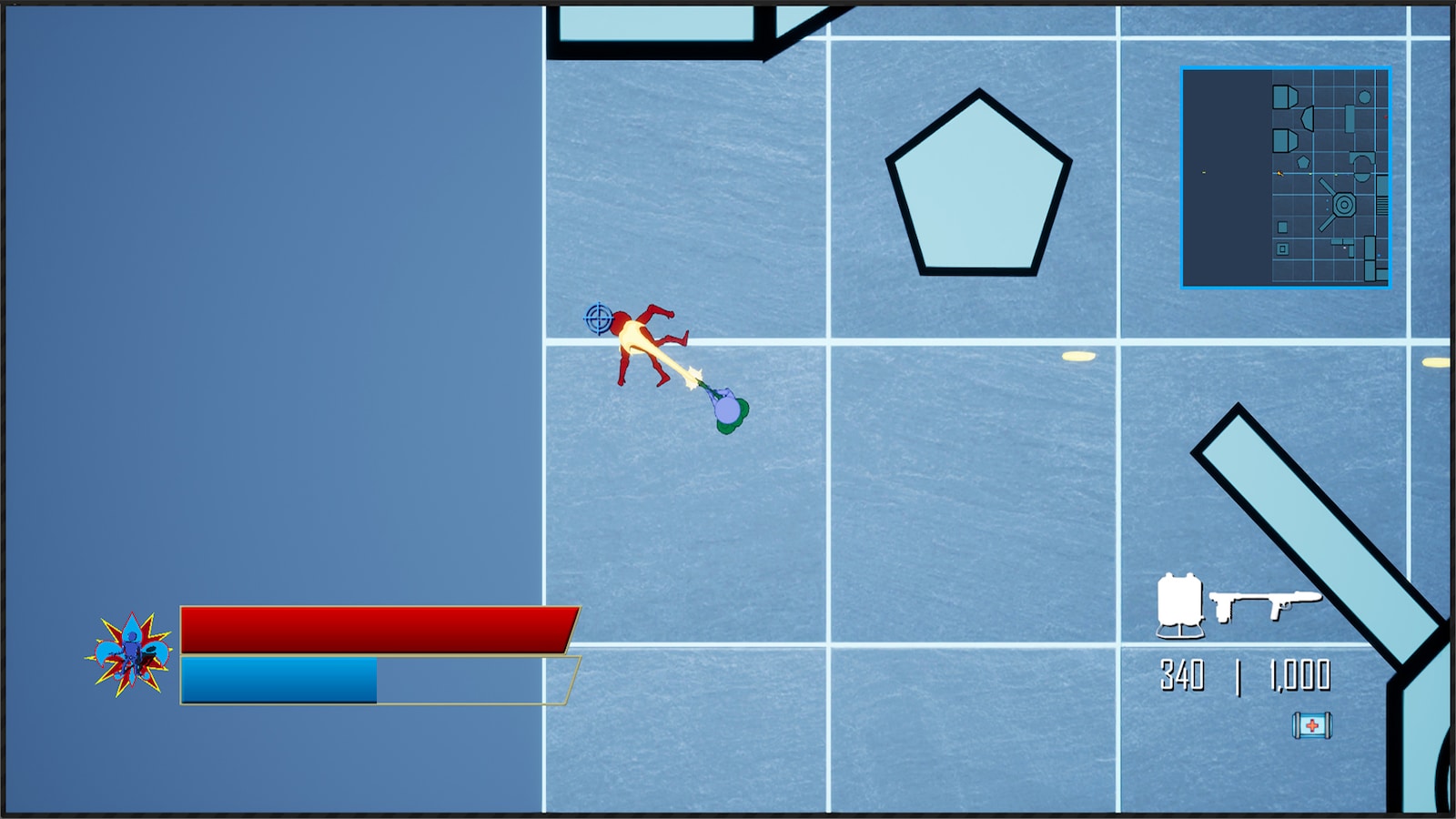Image resolution: width=1456 pixels, height=819 pixels.
Task: Click the white blip on the minimap right side
Action: (1344, 247)
